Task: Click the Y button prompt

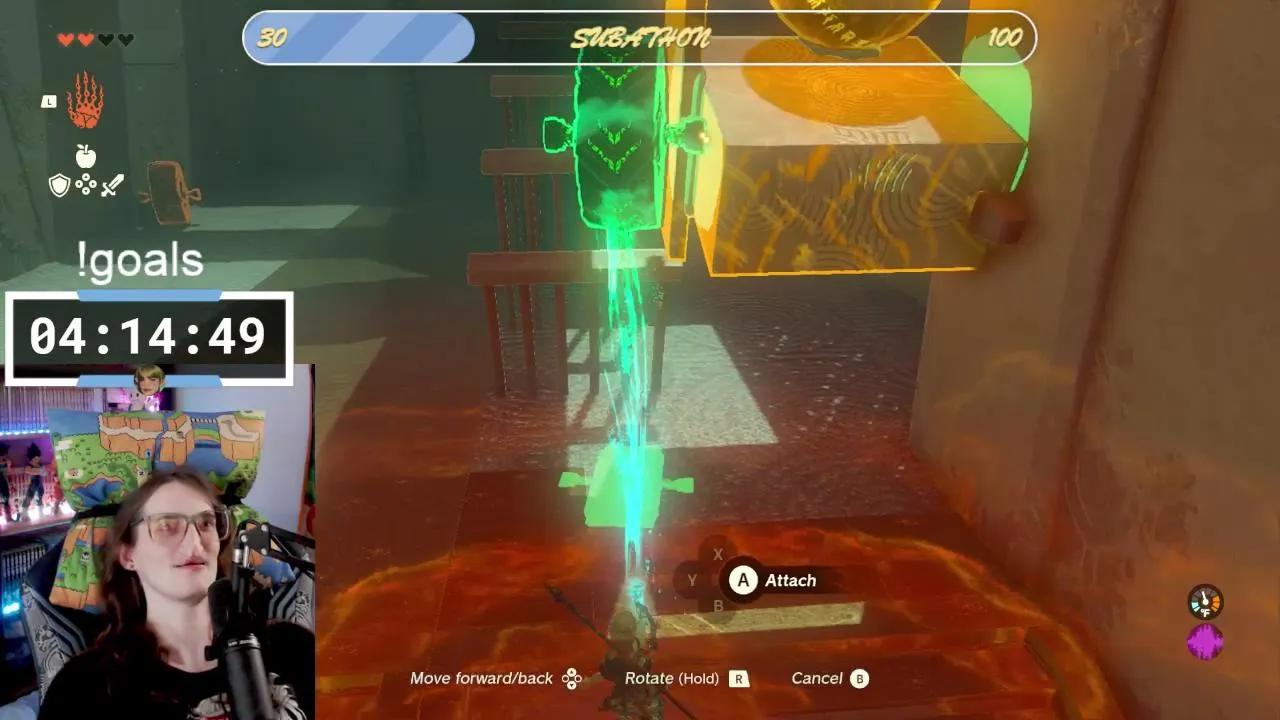Action: (x=690, y=578)
